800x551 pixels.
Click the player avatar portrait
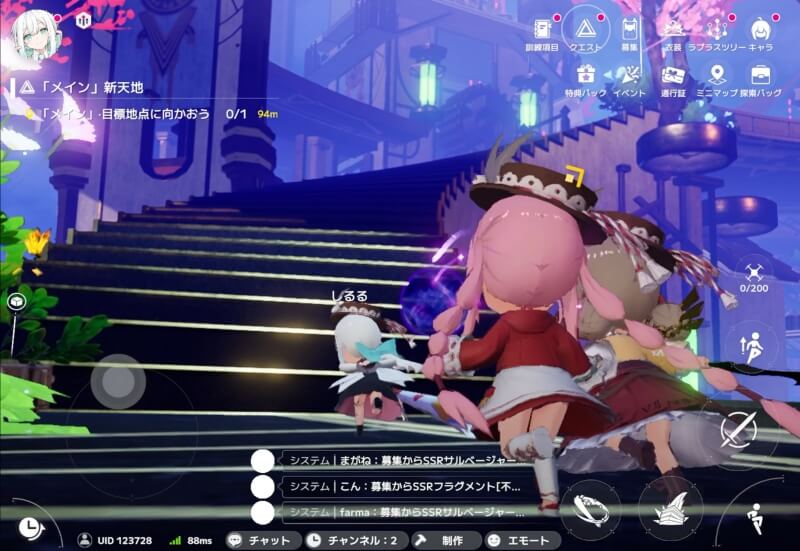(33, 34)
